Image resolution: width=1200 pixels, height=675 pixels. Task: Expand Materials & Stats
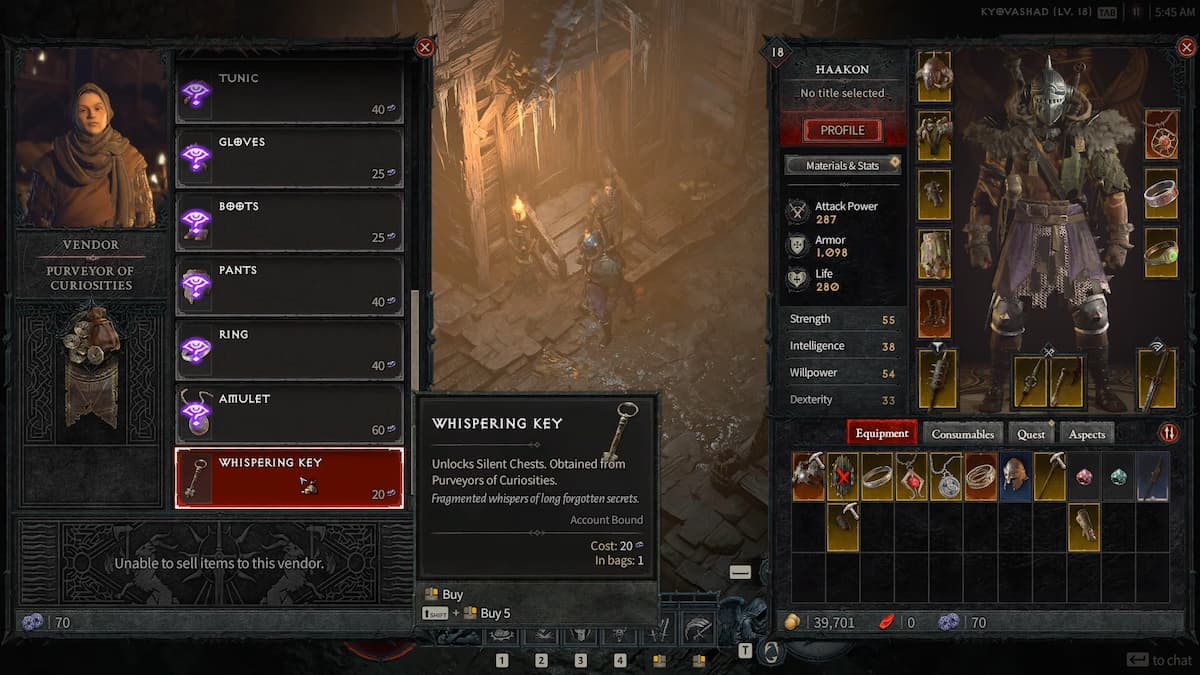tap(842, 165)
